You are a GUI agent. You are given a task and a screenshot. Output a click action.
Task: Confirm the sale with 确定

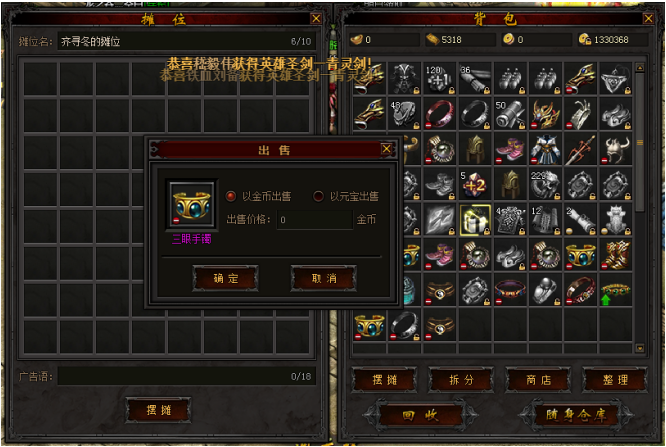[225, 278]
